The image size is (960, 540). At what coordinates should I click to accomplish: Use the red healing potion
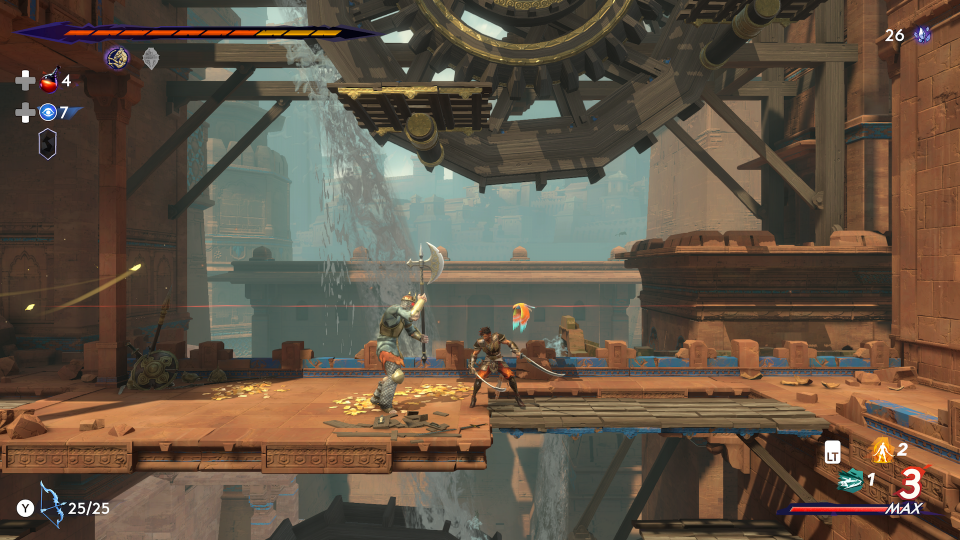[x=48, y=81]
